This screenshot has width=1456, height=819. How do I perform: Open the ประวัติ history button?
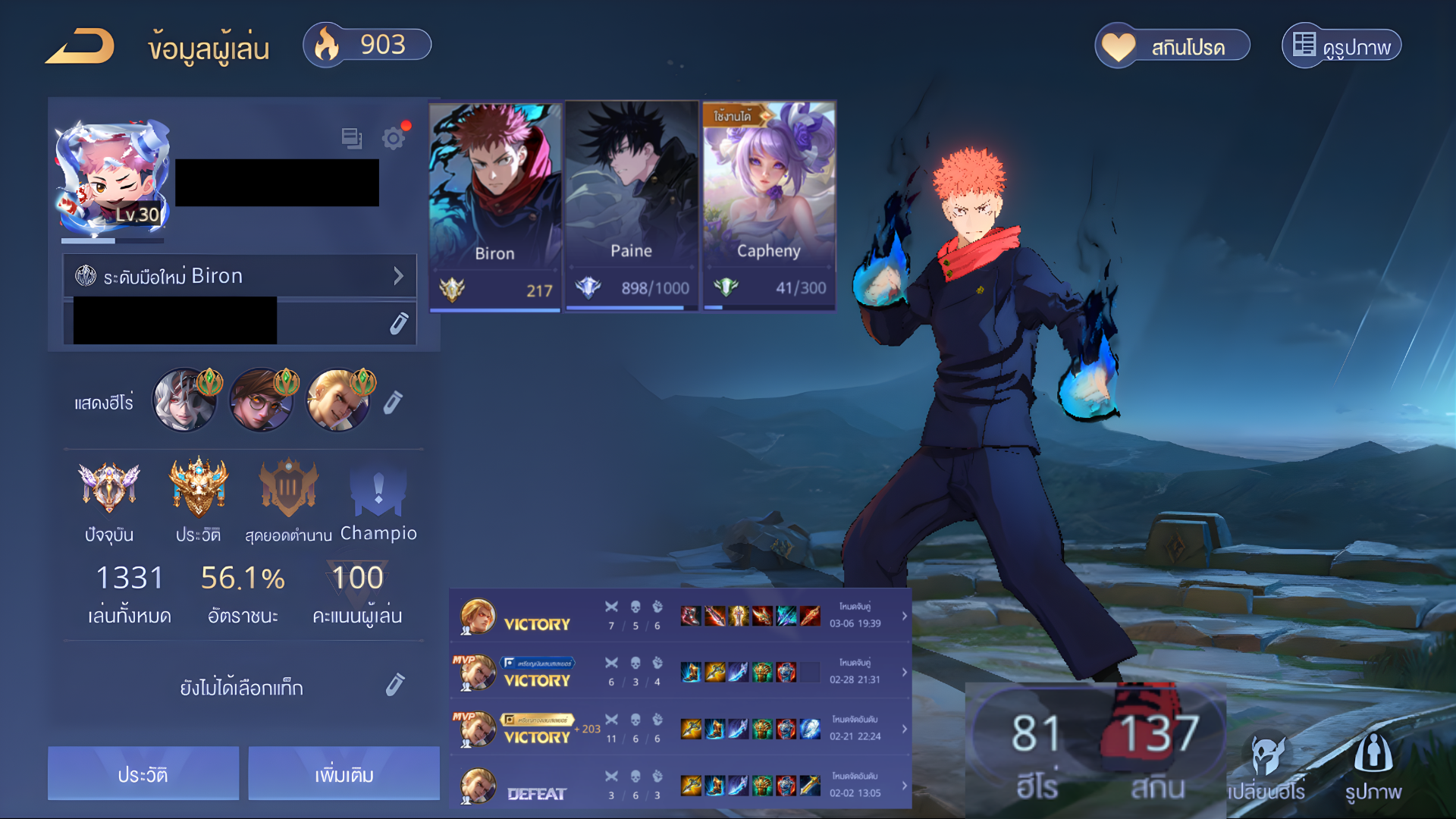coord(143,773)
